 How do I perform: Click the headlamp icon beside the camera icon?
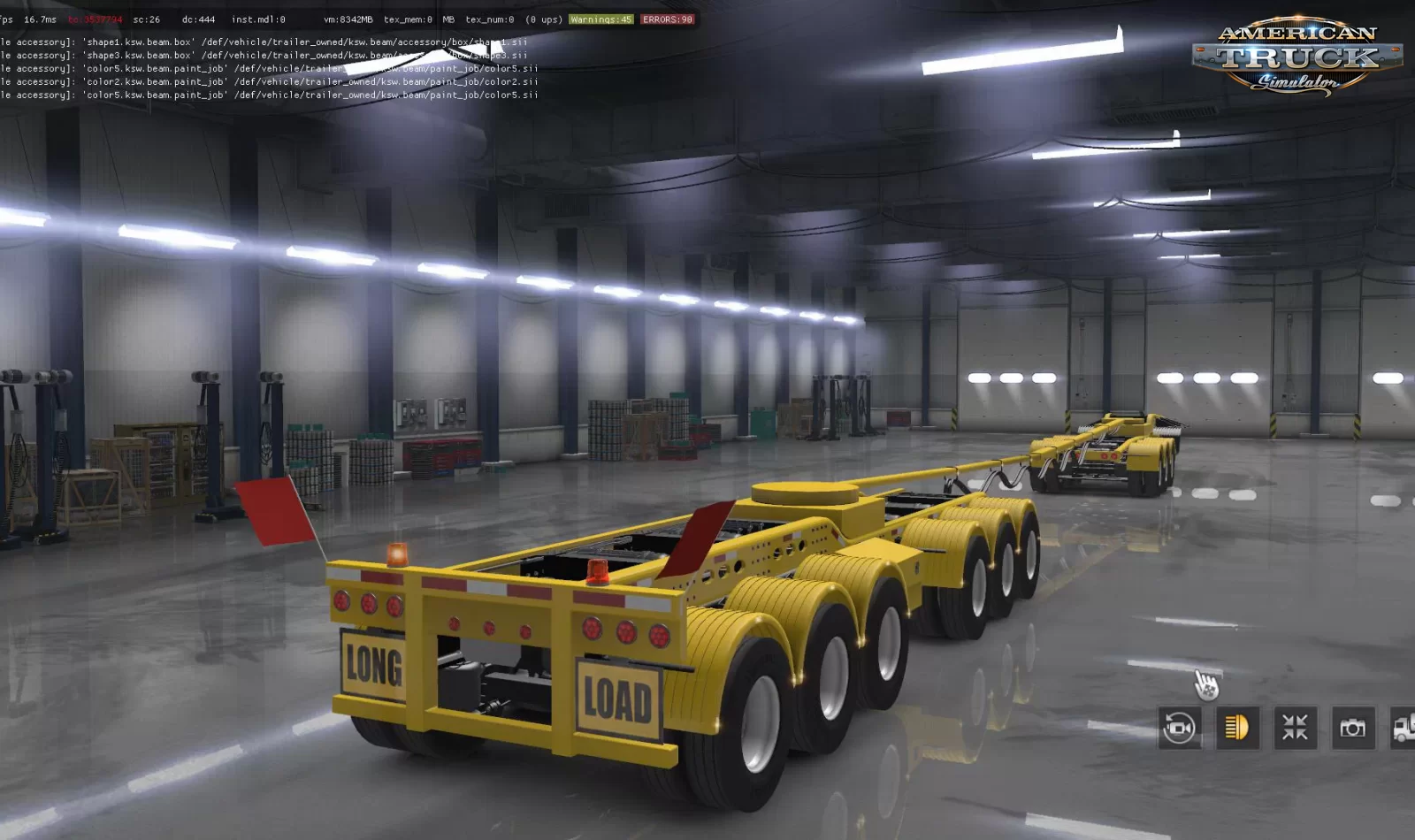tap(1237, 728)
